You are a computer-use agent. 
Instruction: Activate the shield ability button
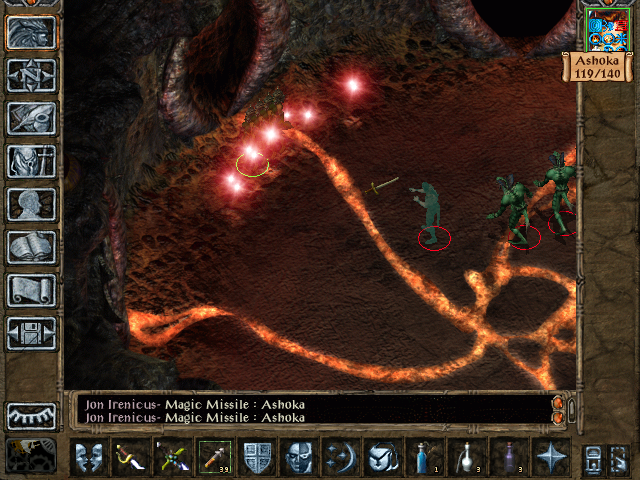pyautogui.click(x=257, y=457)
